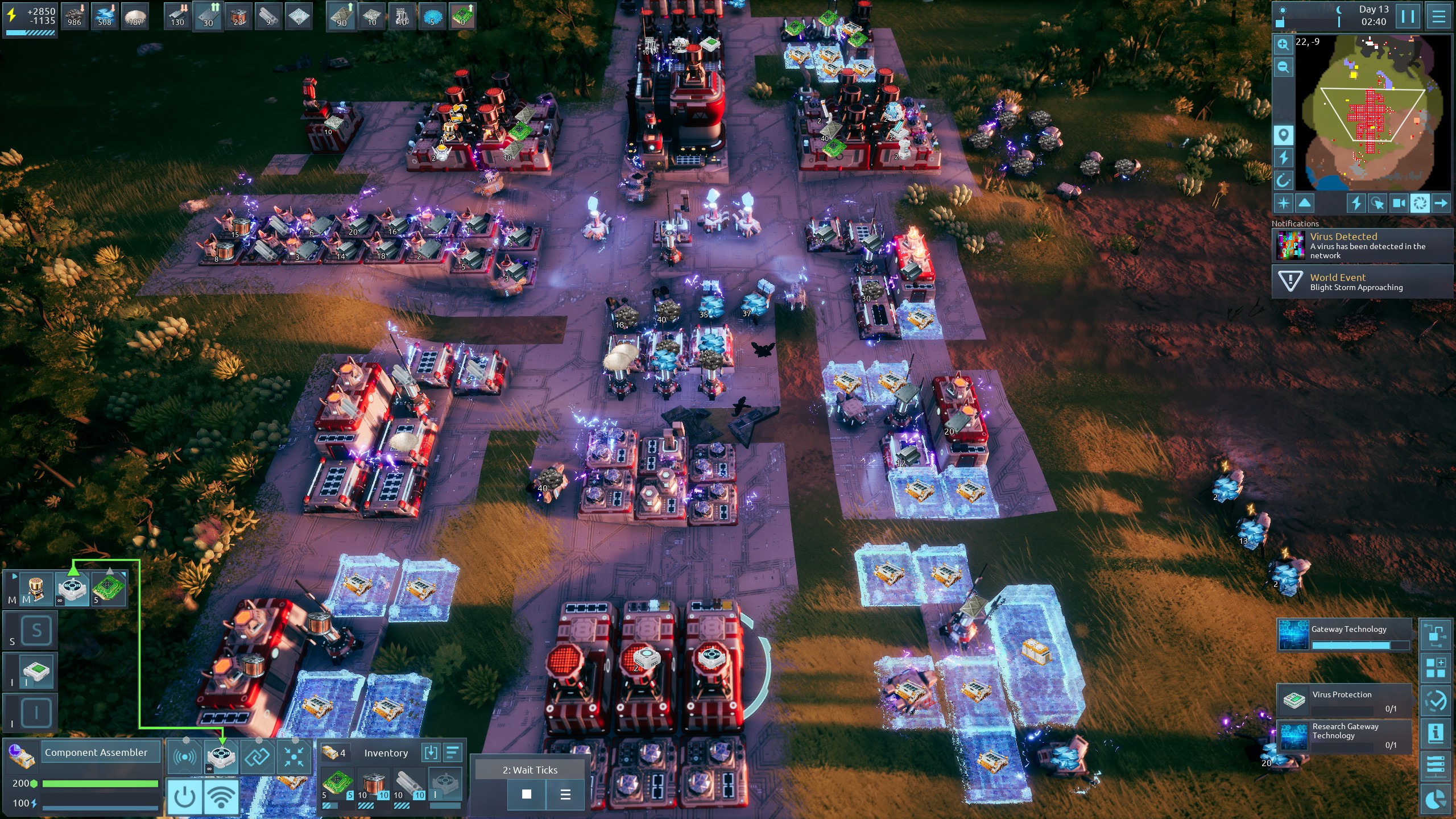Open the hamburger main menu
Image resolution: width=1456 pixels, height=819 pixels.
coord(1439,16)
